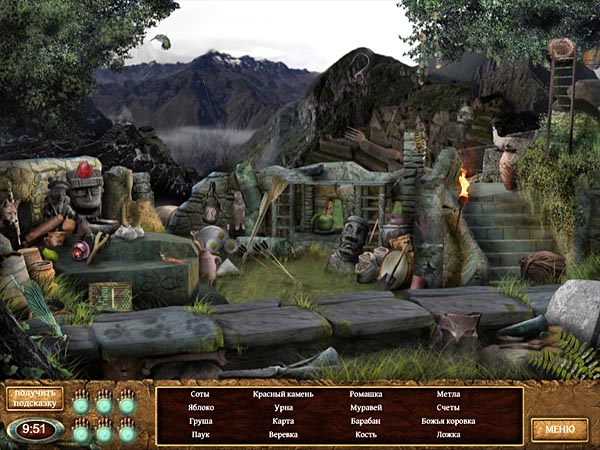Image resolution: width=600 pixels, height=450 pixels.
Task: Choose Красный камень in the item list
Action: pos(283,394)
